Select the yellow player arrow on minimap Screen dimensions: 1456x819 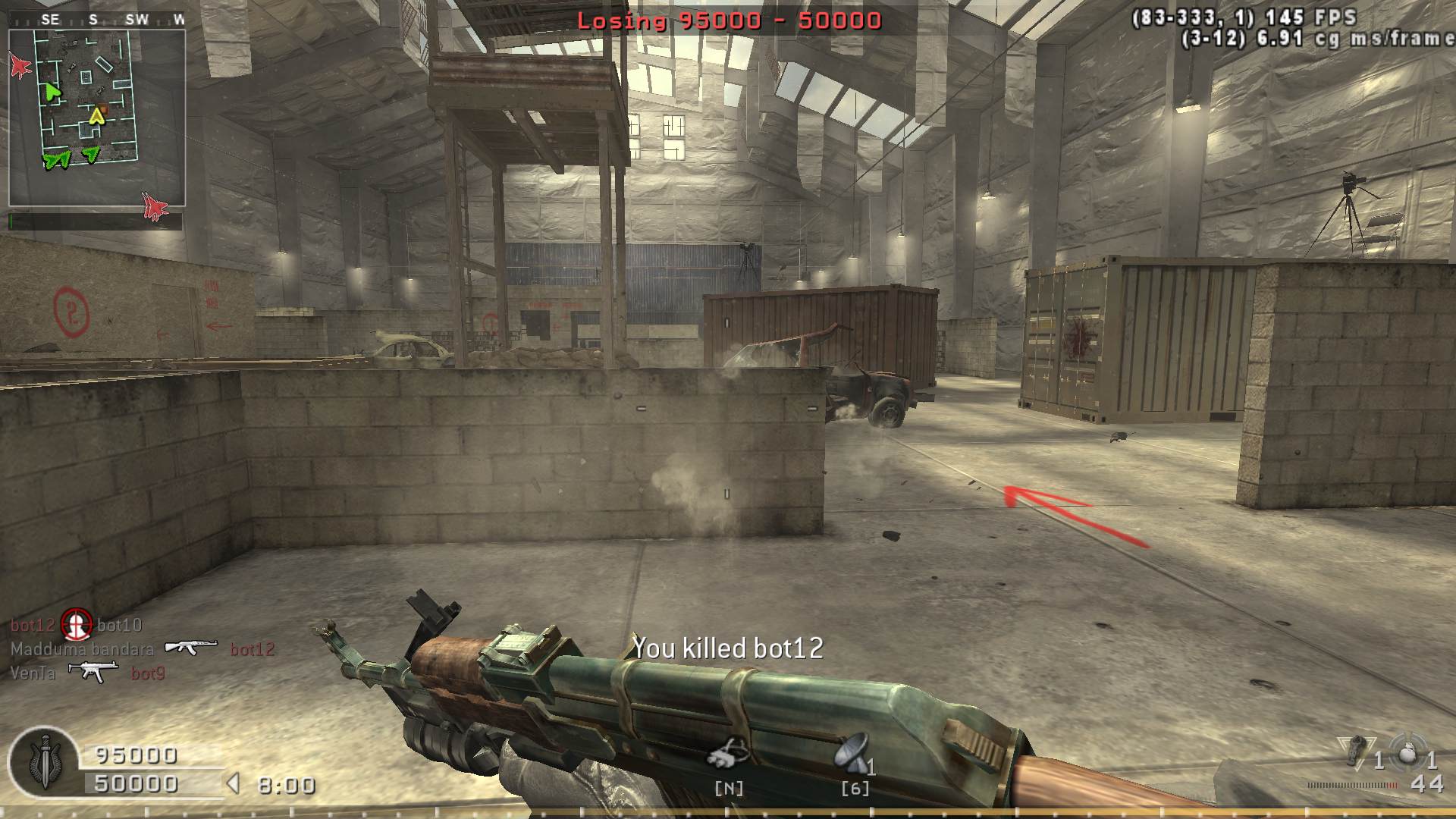97,116
